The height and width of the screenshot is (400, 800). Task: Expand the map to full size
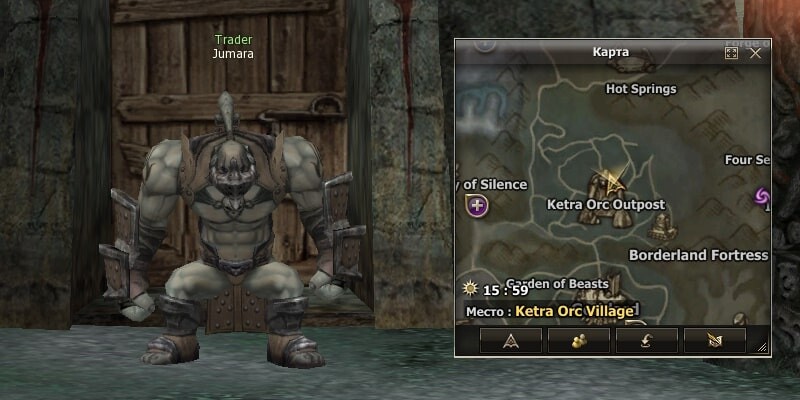point(731,53)
